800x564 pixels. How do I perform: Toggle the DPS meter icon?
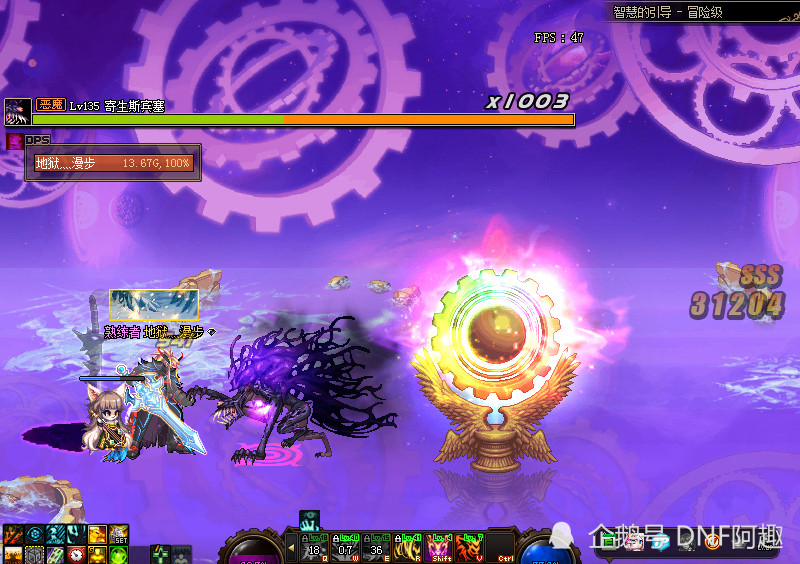[x=14, y=141]
